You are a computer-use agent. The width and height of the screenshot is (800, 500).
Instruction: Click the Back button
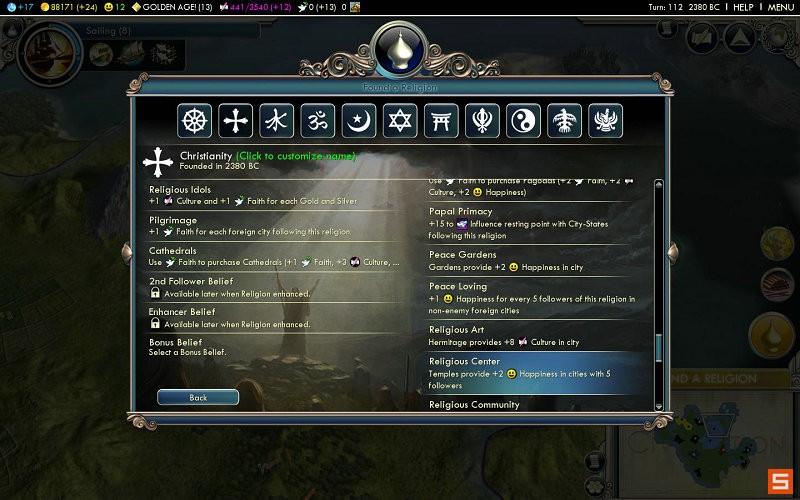198,397
